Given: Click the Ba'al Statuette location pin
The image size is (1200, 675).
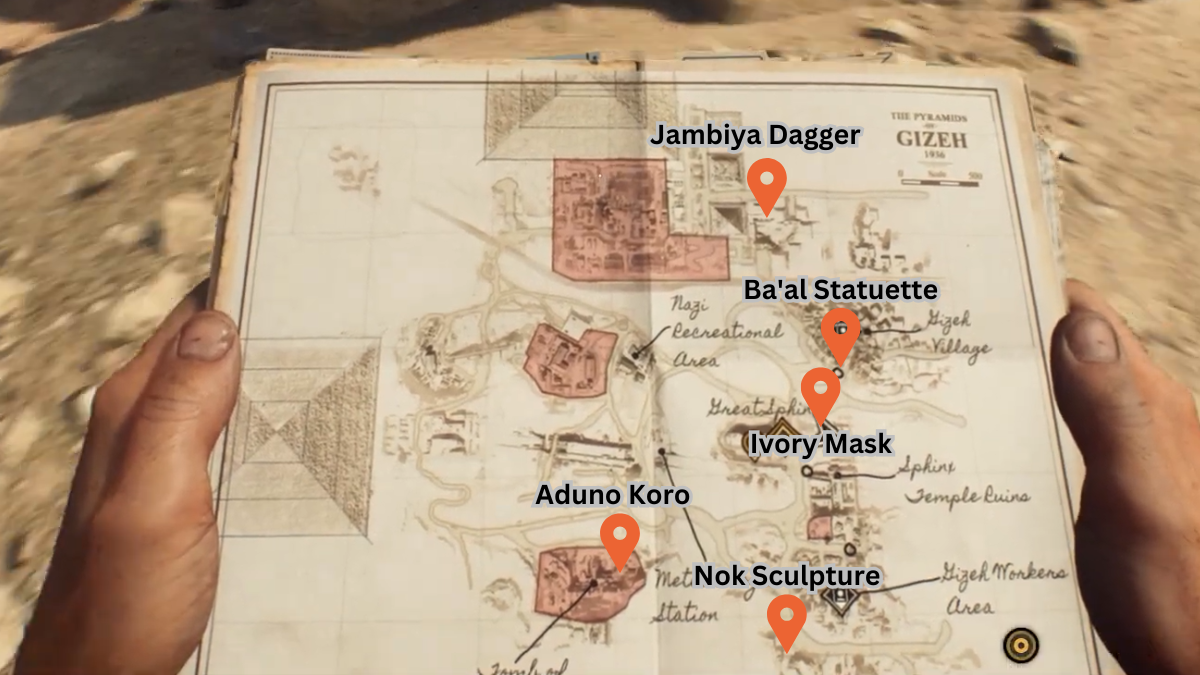Looking at the screenshot, I should 840,333.
